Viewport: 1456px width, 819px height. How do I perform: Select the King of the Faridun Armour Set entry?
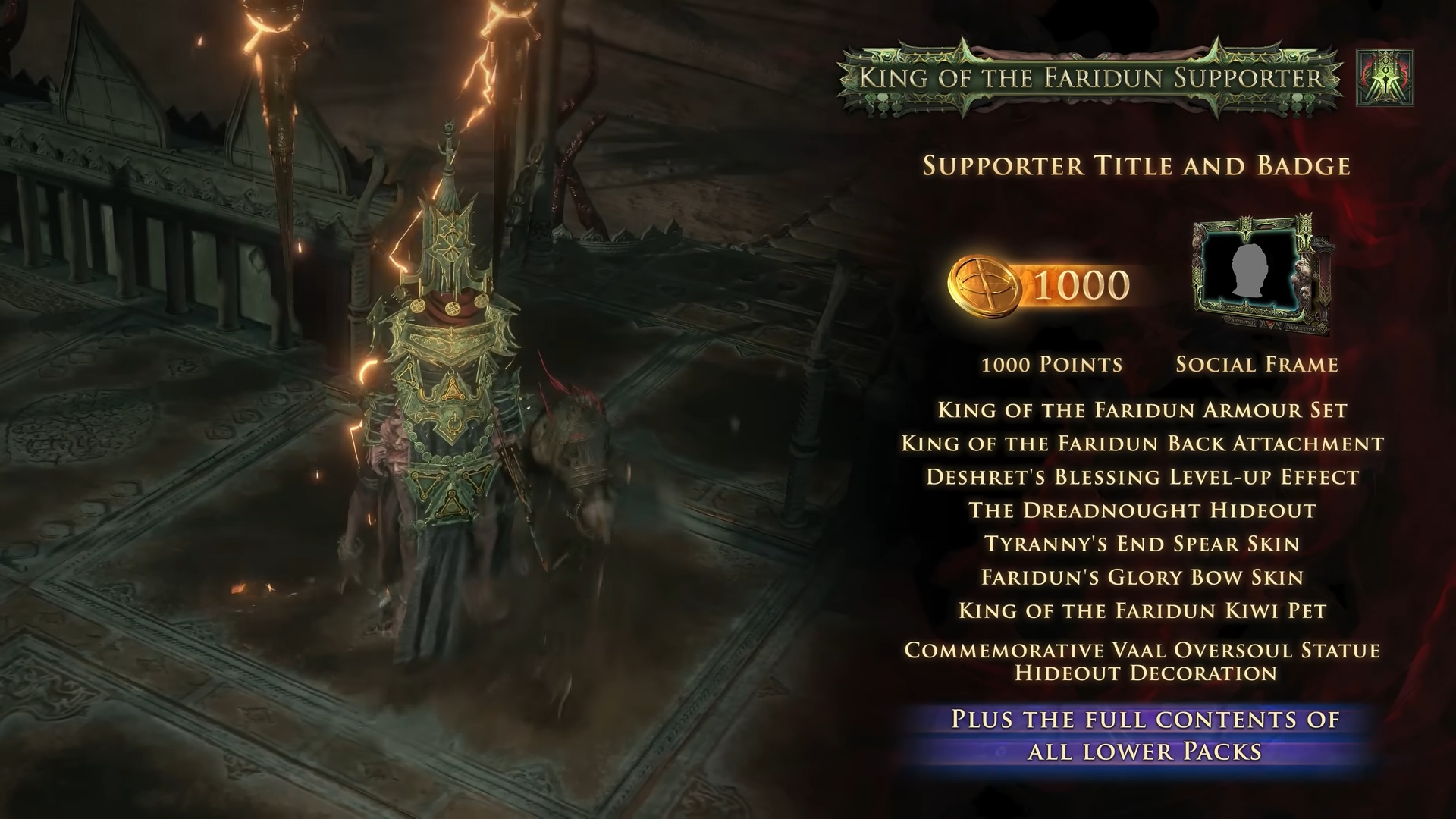click(x=1142, y=410)
